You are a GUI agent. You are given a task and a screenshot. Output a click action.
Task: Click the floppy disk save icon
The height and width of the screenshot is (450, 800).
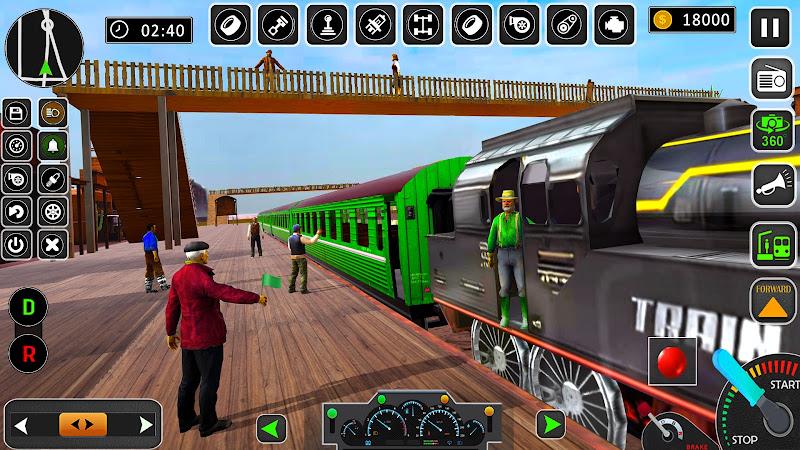[17, 112]
